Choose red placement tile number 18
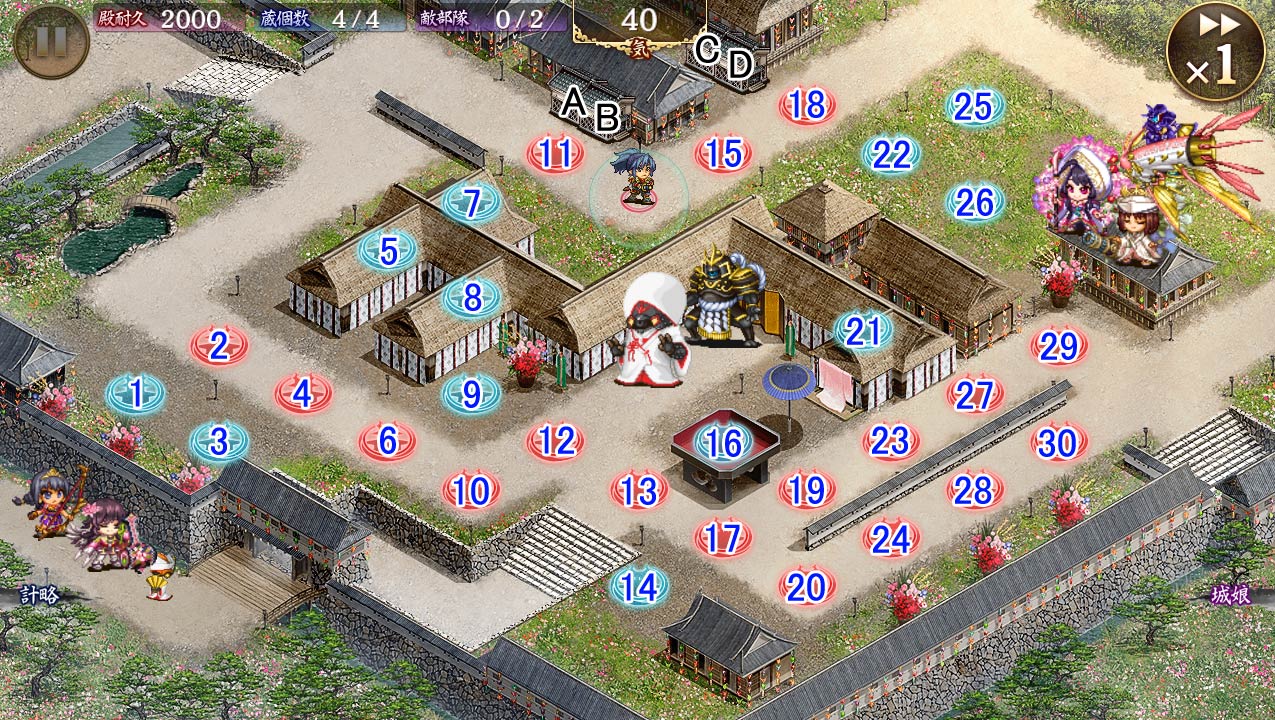 click(x=807, y=105)
